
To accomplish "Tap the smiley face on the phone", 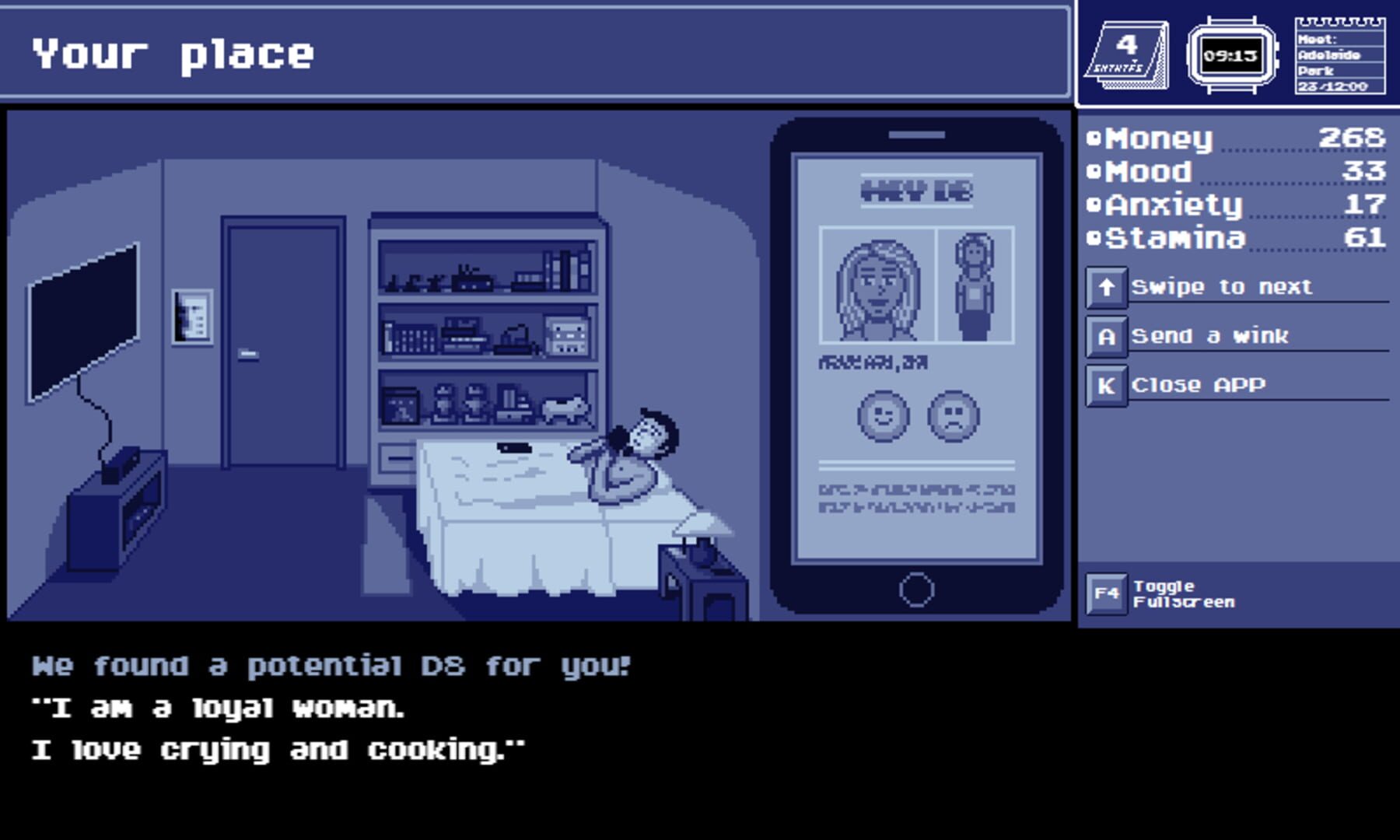I will [883, 416].
